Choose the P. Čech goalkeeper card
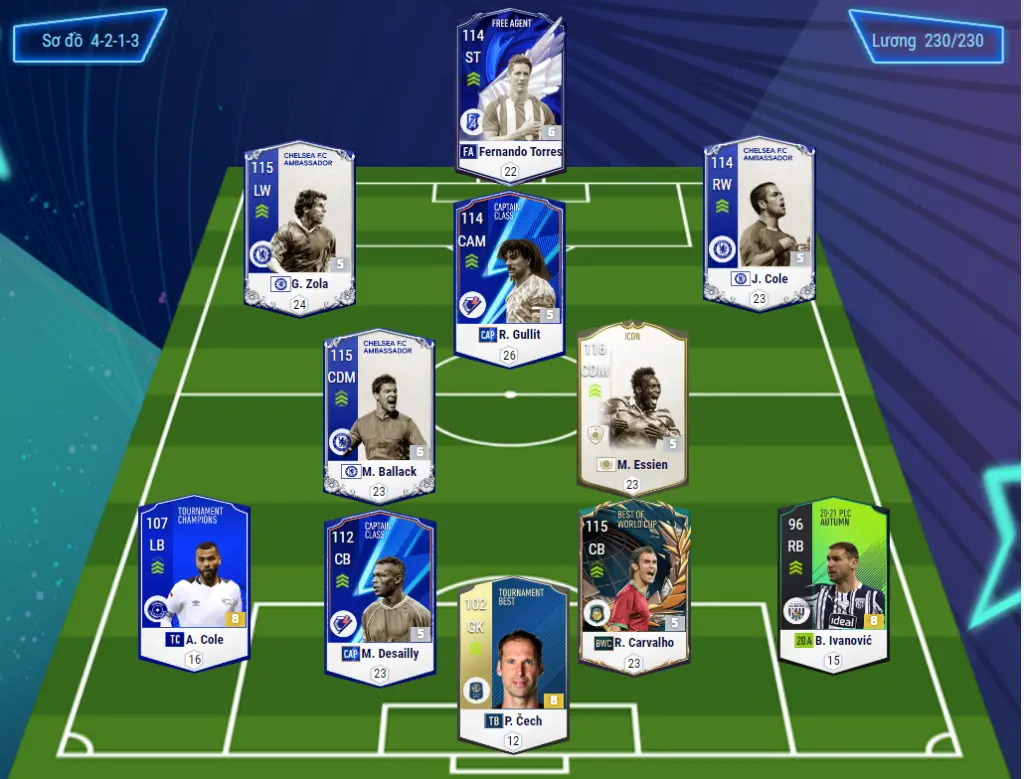This screenshot has width=1024, height=779. pyautogui.click(x=513, y=658)
